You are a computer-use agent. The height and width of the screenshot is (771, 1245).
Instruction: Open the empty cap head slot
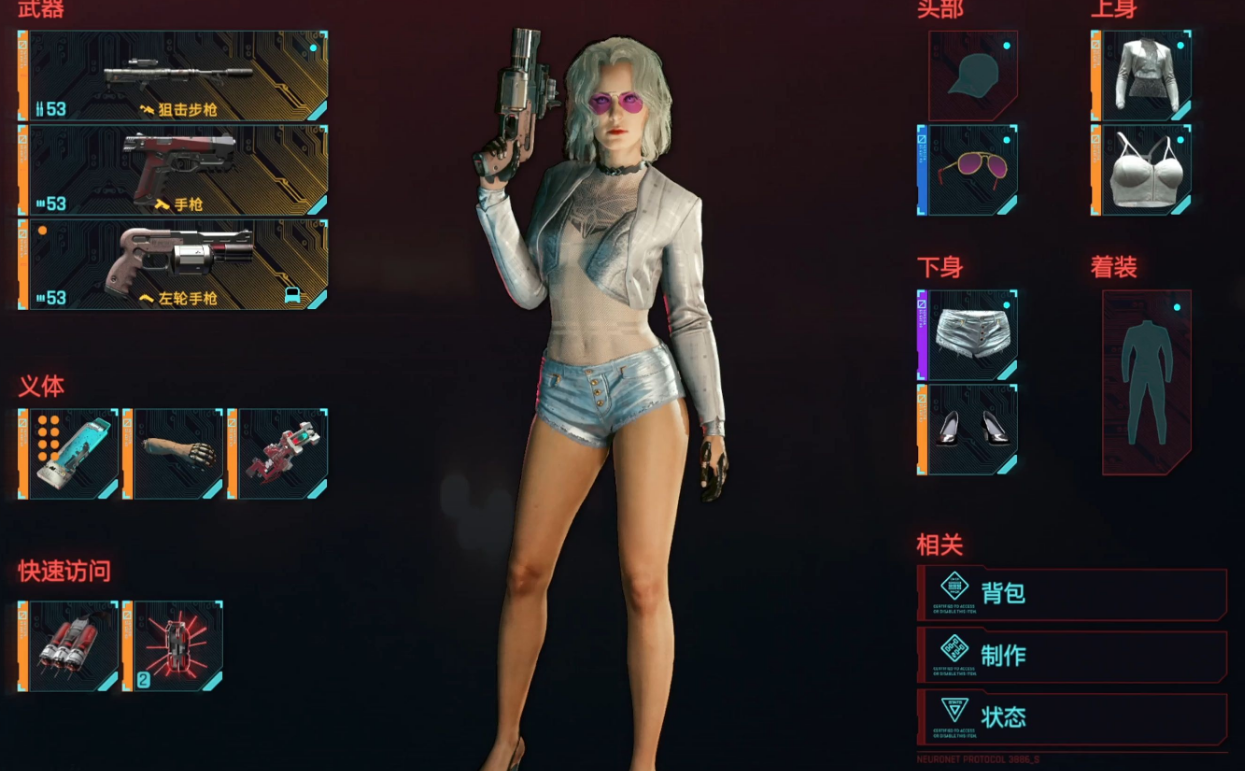[972, 76]
